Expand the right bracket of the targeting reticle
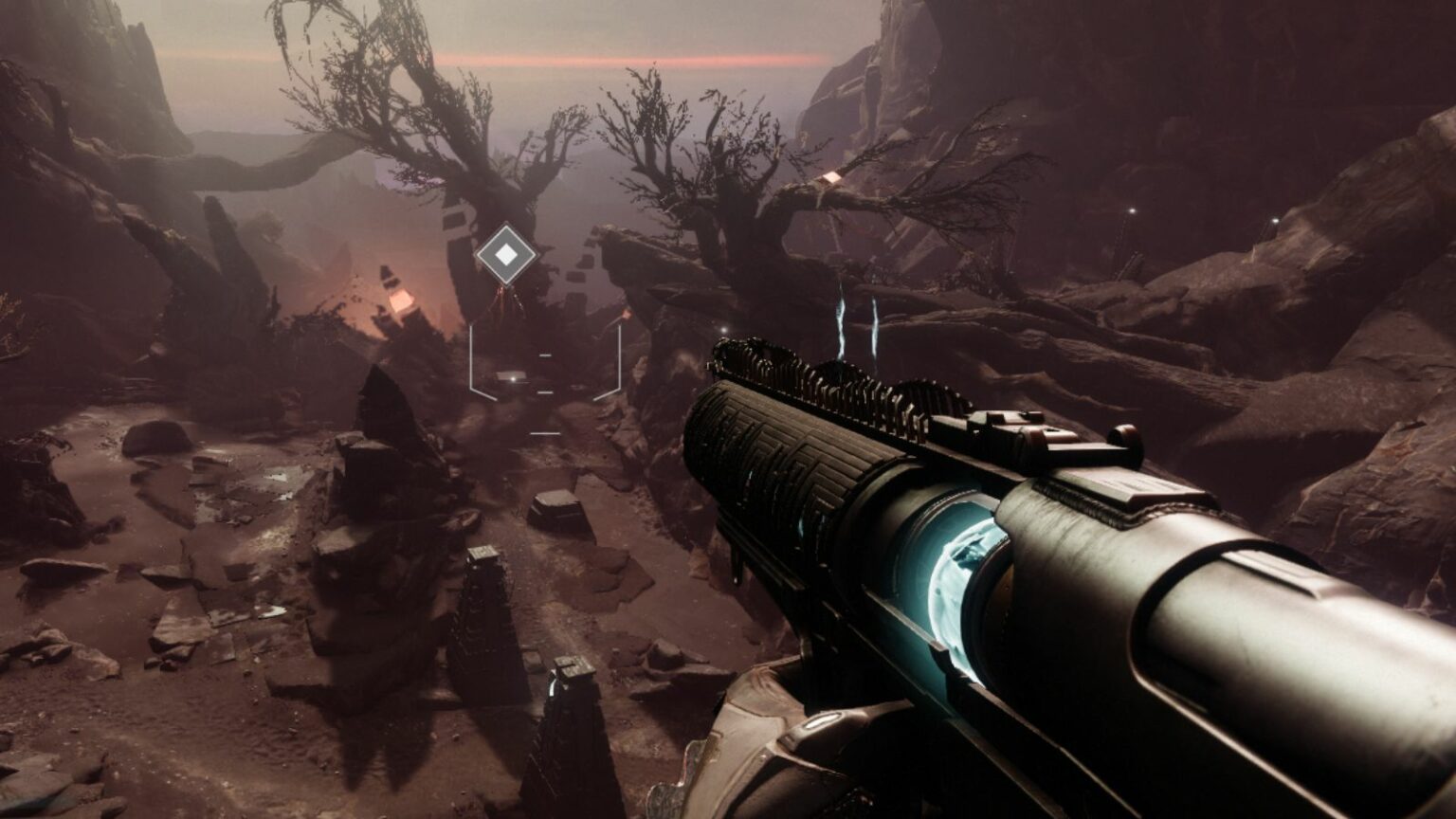Screen dimensions: 1456x819 pos(620,355)
